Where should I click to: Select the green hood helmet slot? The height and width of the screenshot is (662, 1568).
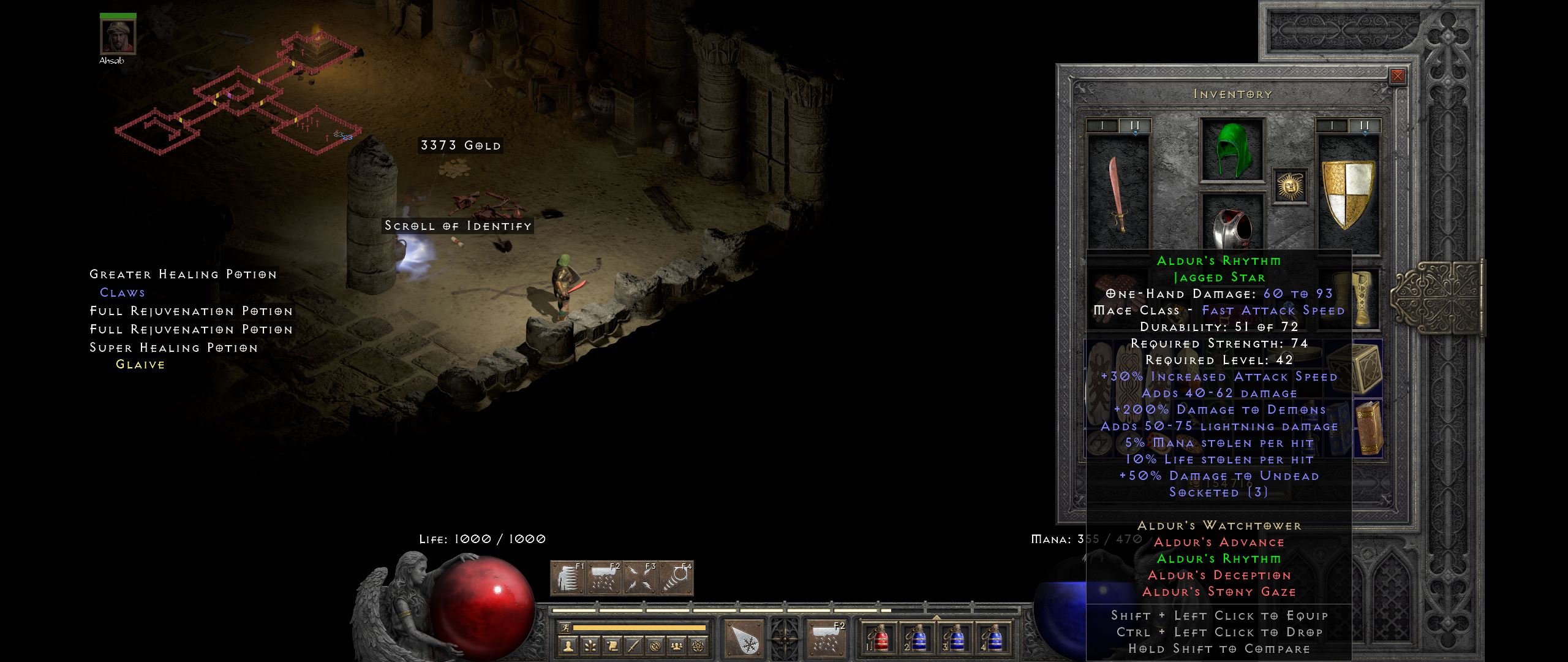1232,150
